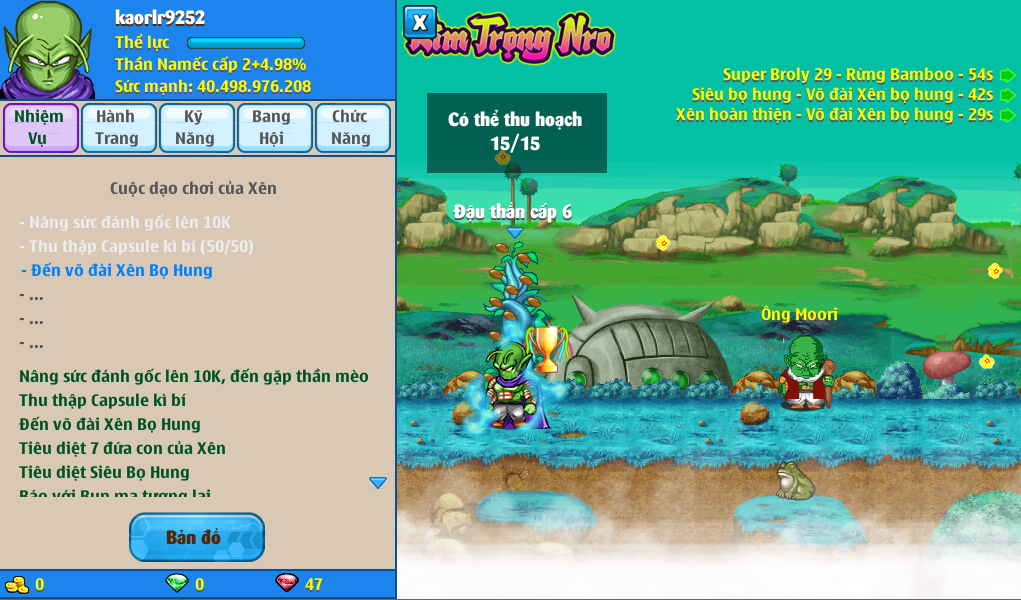Show the Bang Hội tab

pyautogui.click(x=273, y=128)
